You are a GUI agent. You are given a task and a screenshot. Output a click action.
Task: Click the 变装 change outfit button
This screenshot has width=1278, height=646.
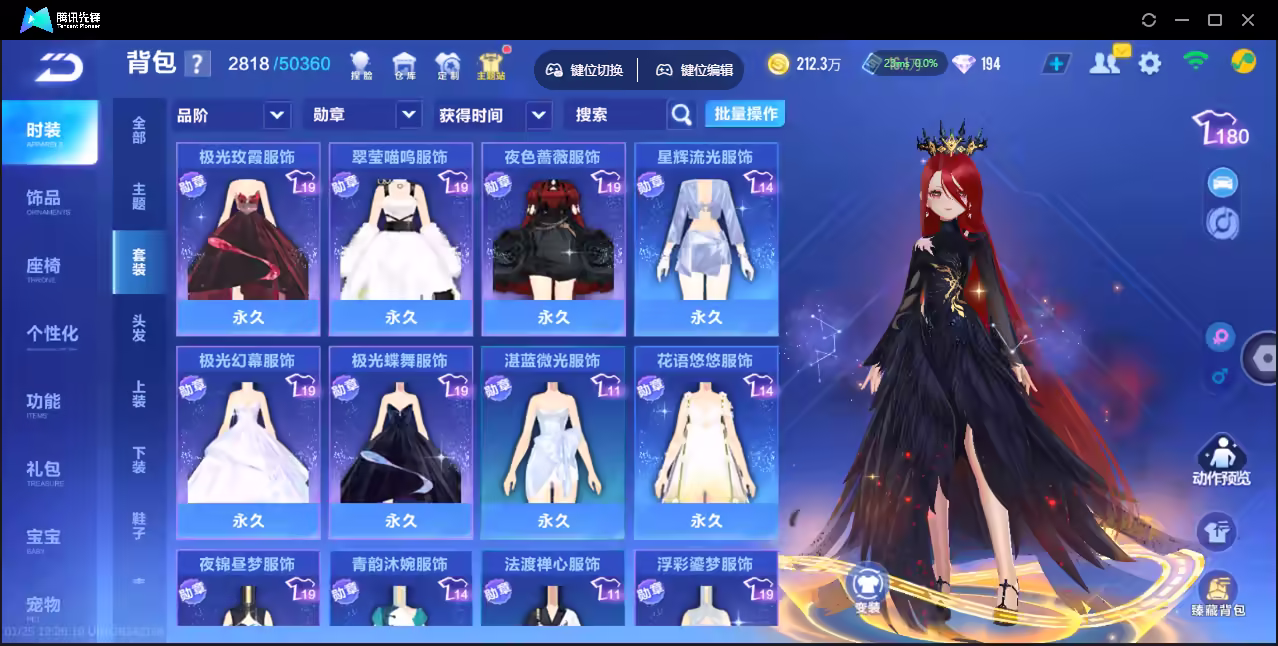[x=867, y=589]
